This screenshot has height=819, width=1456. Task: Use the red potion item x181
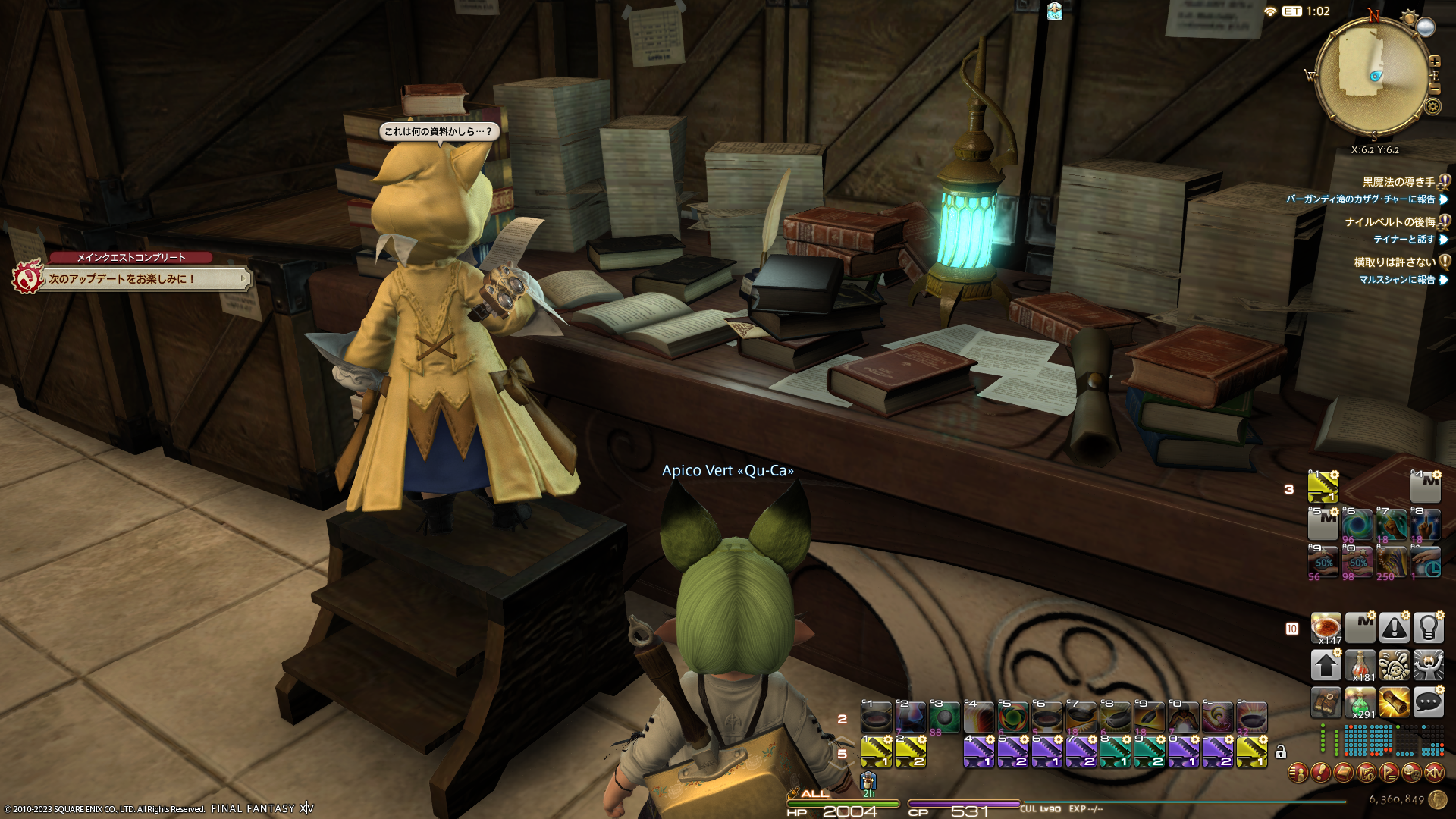tap(1360, 665)
